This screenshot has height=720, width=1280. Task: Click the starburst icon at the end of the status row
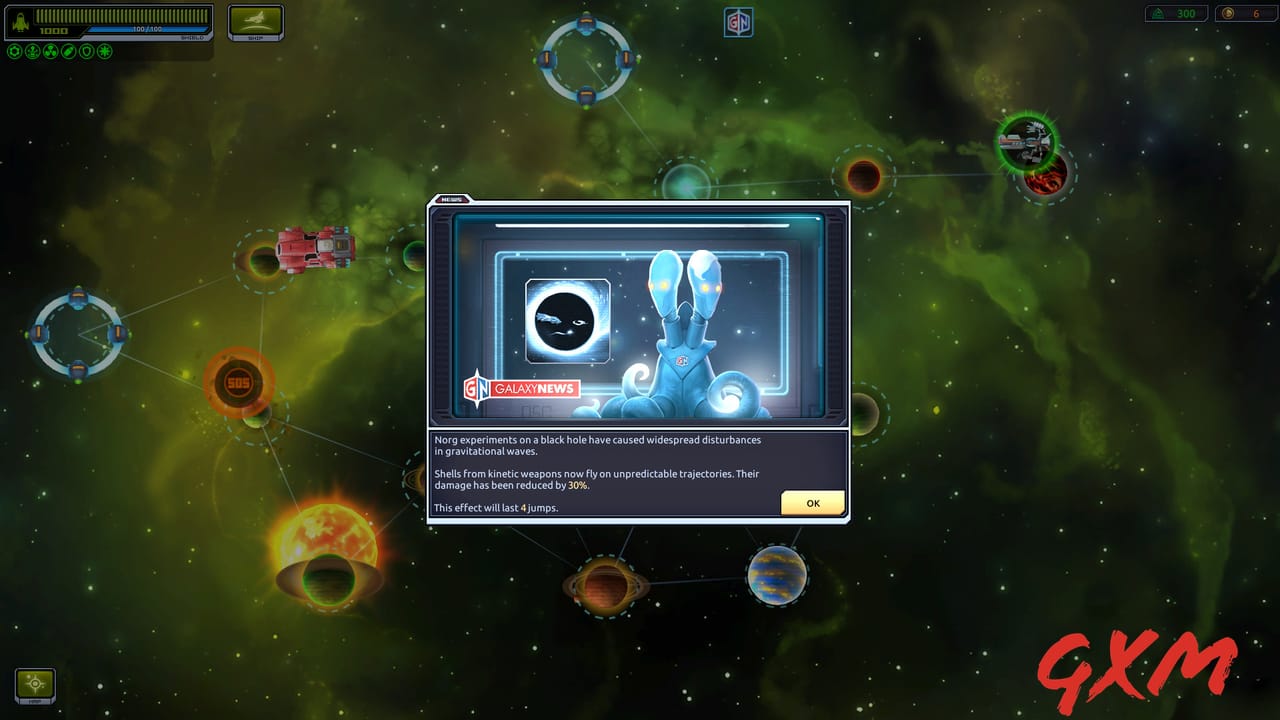[104, 51]
